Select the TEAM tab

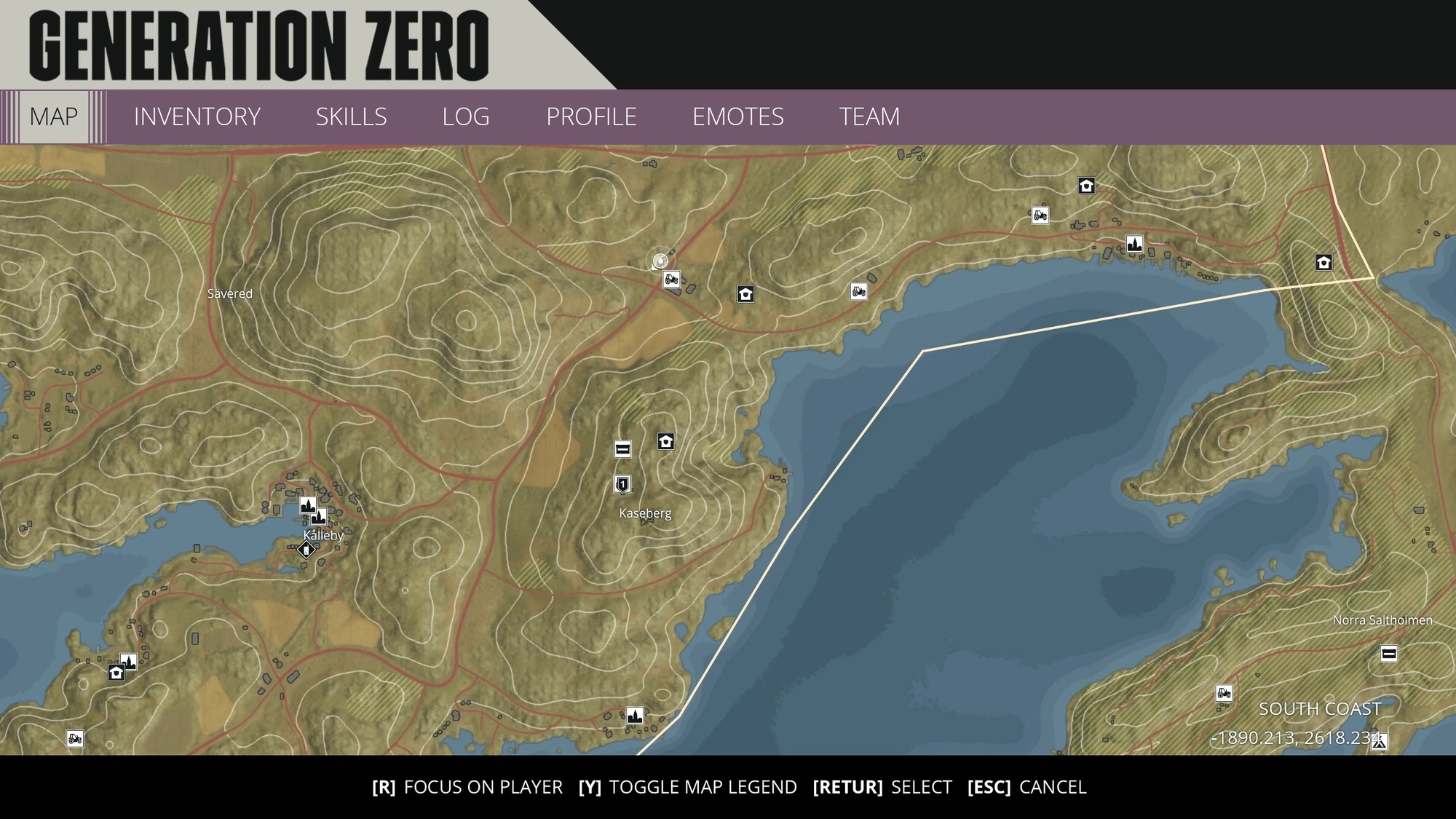[x=870, y=116]
